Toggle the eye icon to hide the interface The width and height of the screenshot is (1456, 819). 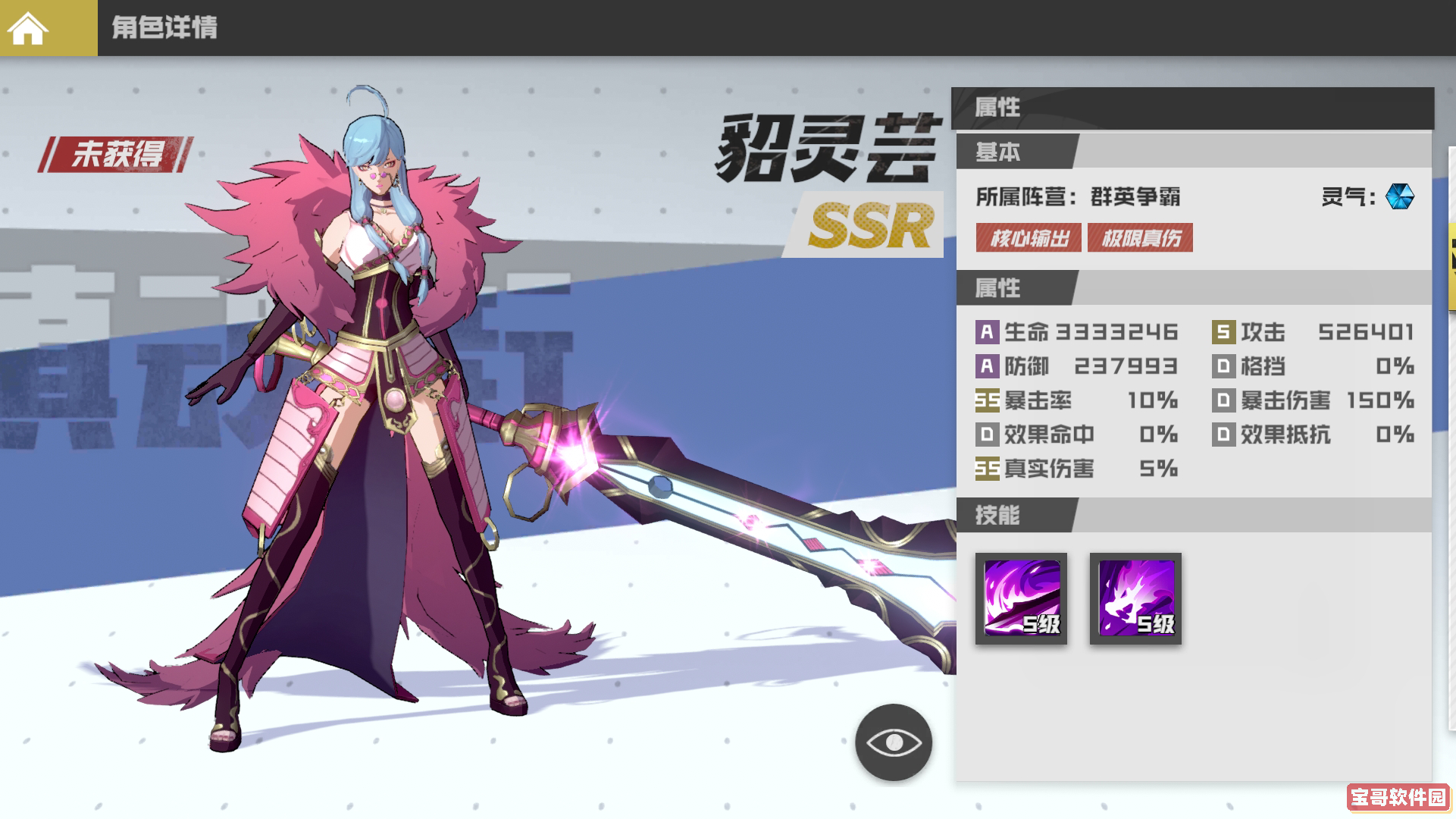pyautogui.click(x=893, y=744)
